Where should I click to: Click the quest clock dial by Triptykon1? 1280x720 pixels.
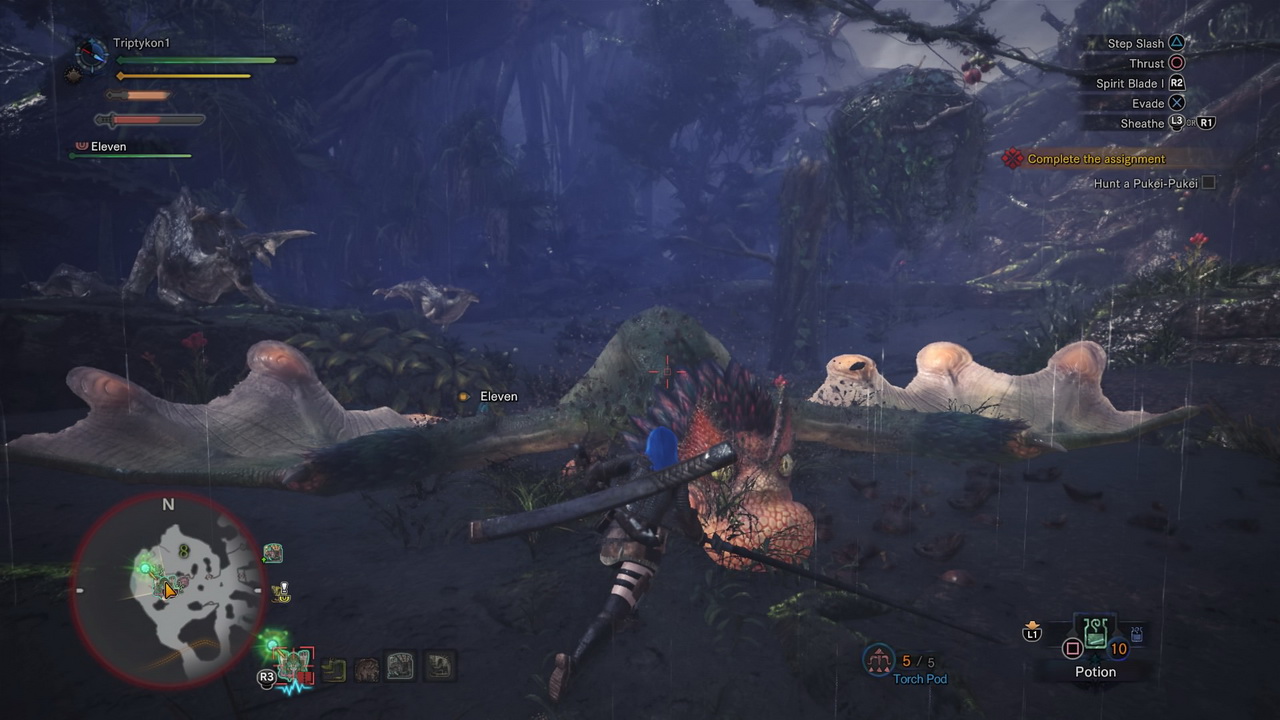tap(92, 53)
